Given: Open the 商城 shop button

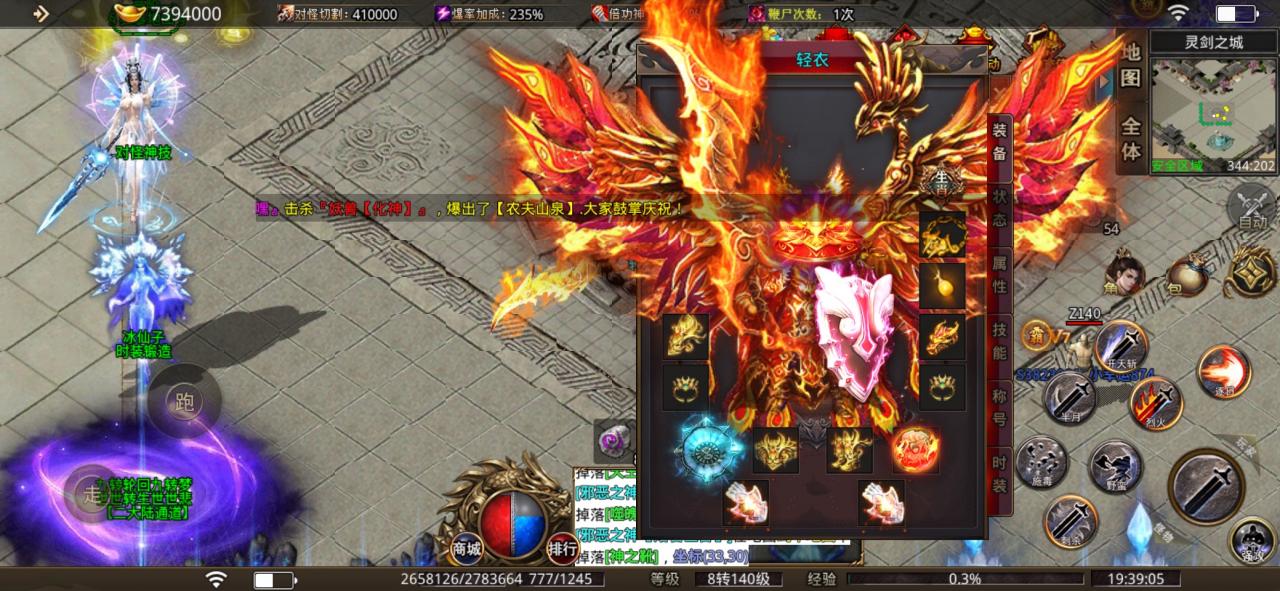Looking at the screenshot, I should (x=467, y=548).
